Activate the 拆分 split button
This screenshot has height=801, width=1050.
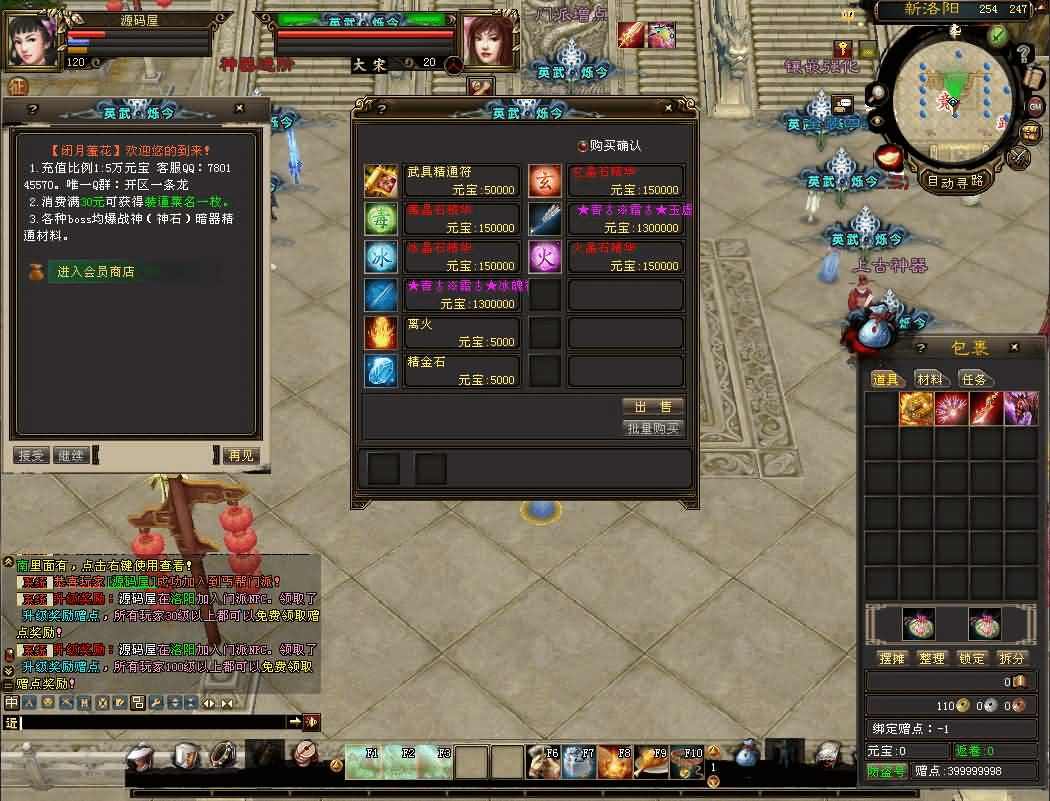[1012, 658]
